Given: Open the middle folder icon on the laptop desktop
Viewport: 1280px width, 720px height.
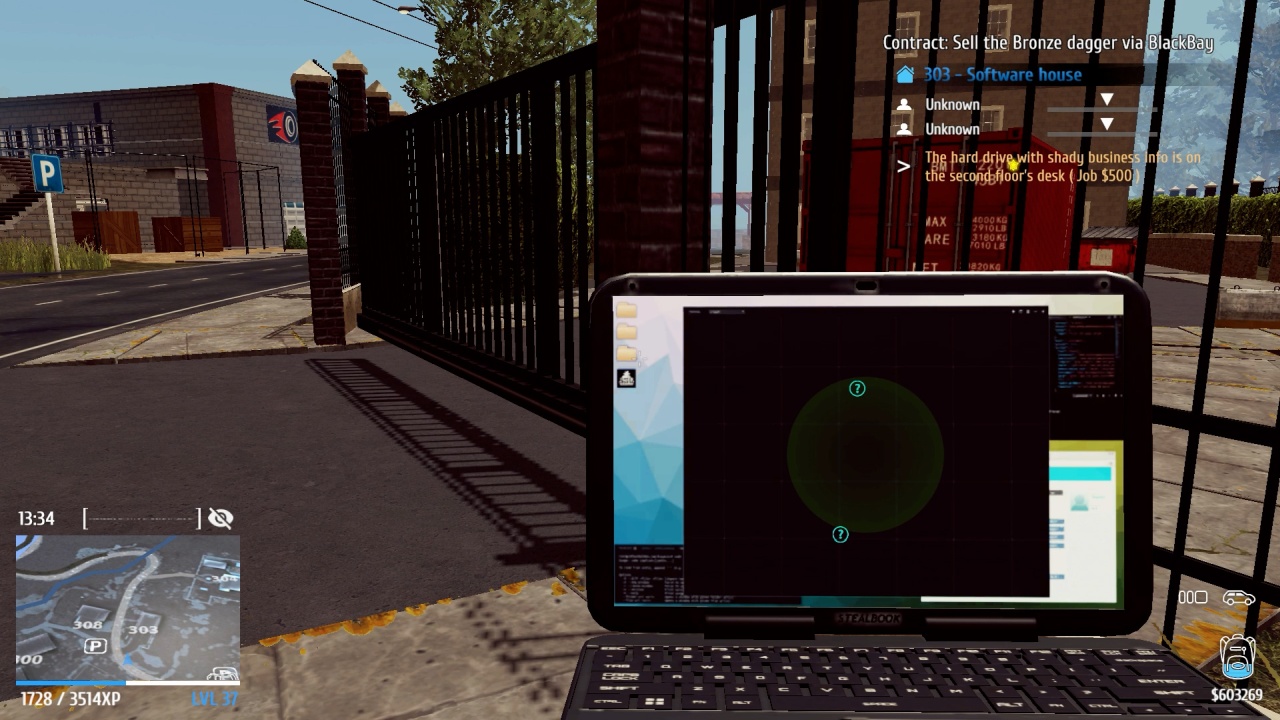Looking at the screenshot, I should tap(626, 330).
